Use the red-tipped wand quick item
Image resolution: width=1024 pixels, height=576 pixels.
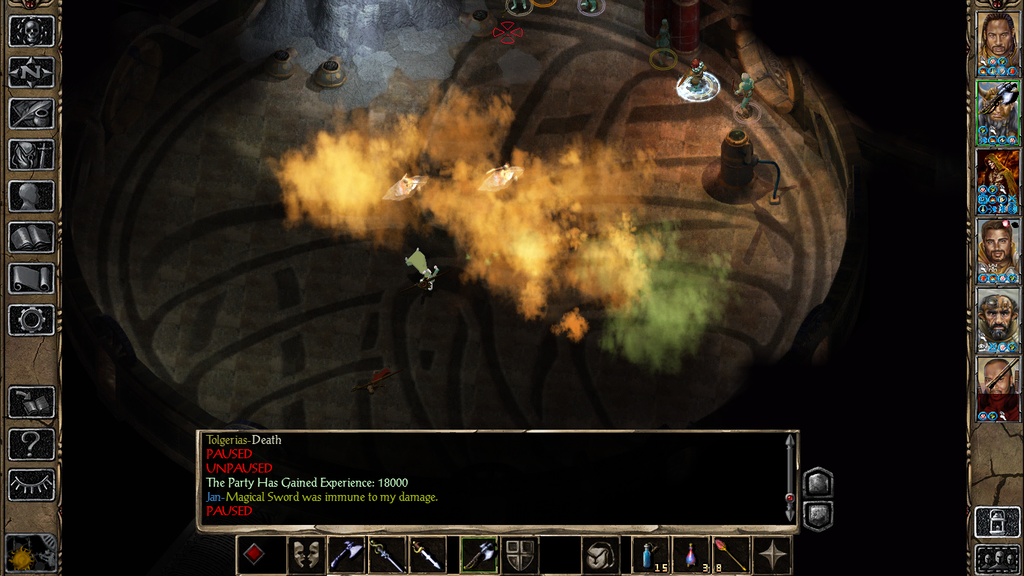pyautogui.click(x=731, y=555)
